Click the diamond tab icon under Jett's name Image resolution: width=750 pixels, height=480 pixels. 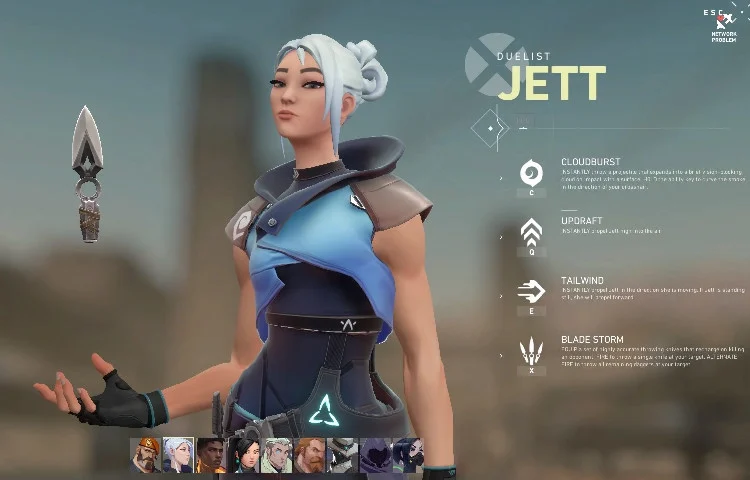490,128
